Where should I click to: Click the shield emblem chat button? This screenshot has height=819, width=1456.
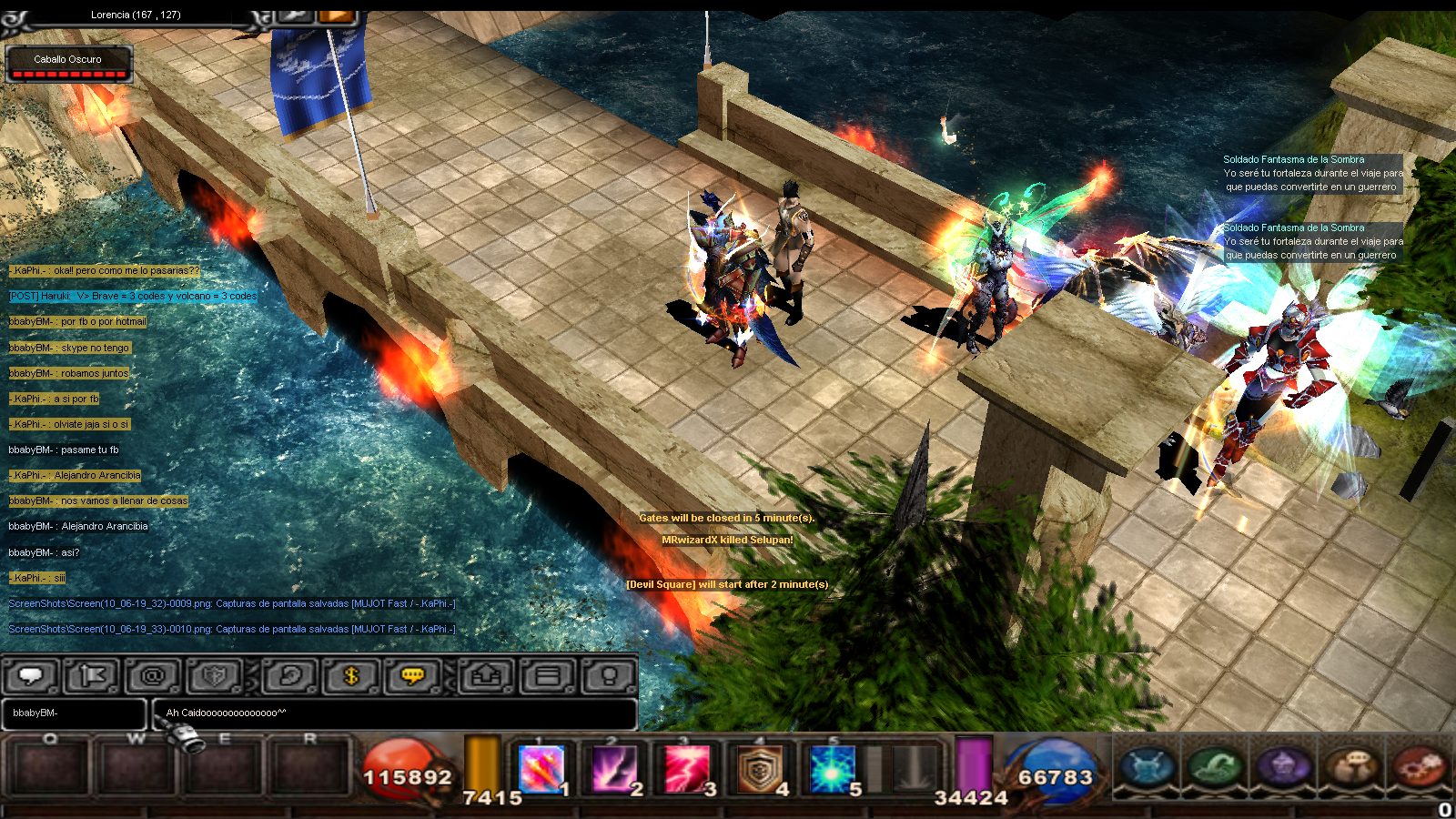(x=215, y=676)
